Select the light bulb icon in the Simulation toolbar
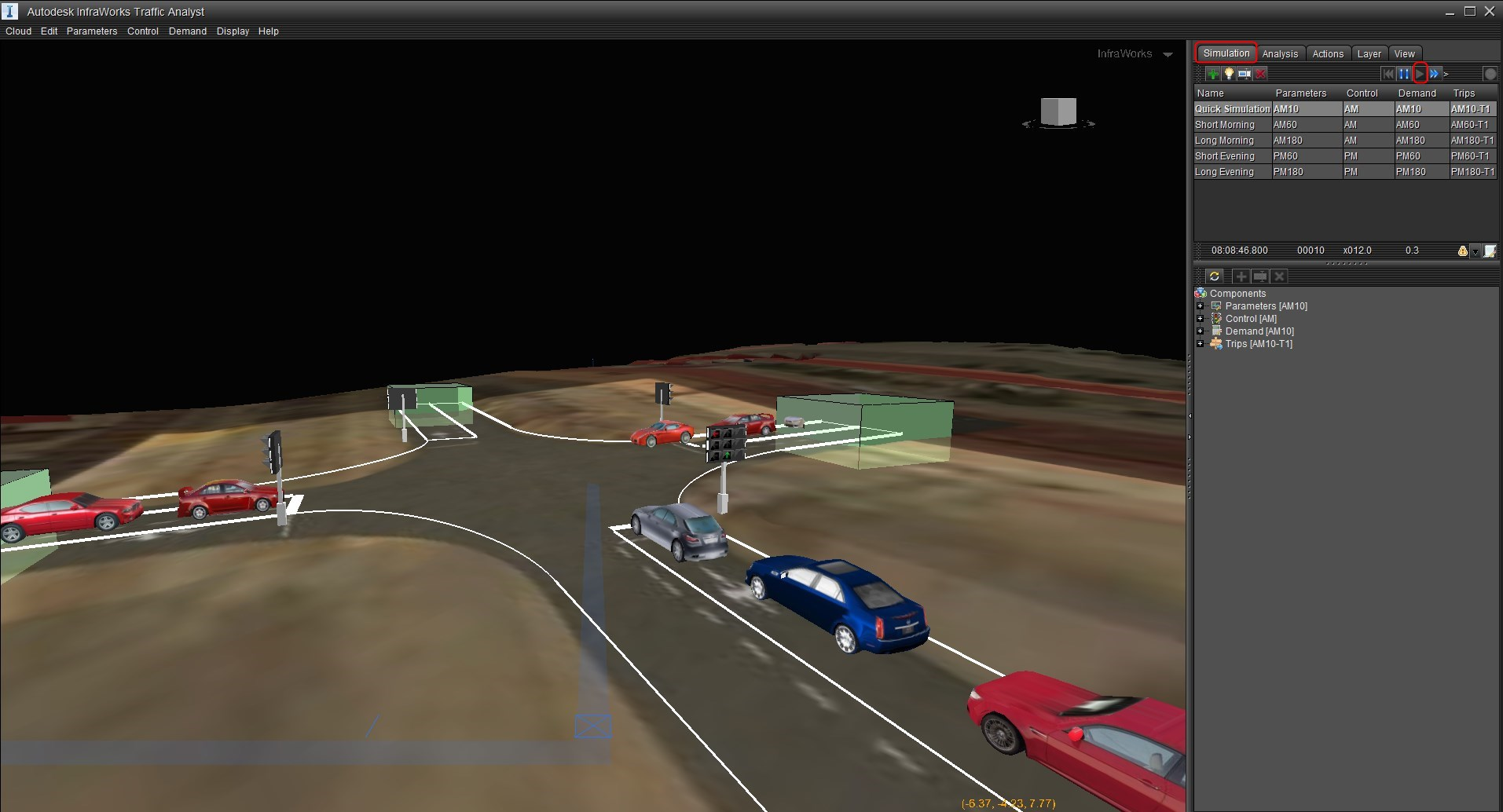The width and height of the screenshot is (1503, 812). (1228, 74)
